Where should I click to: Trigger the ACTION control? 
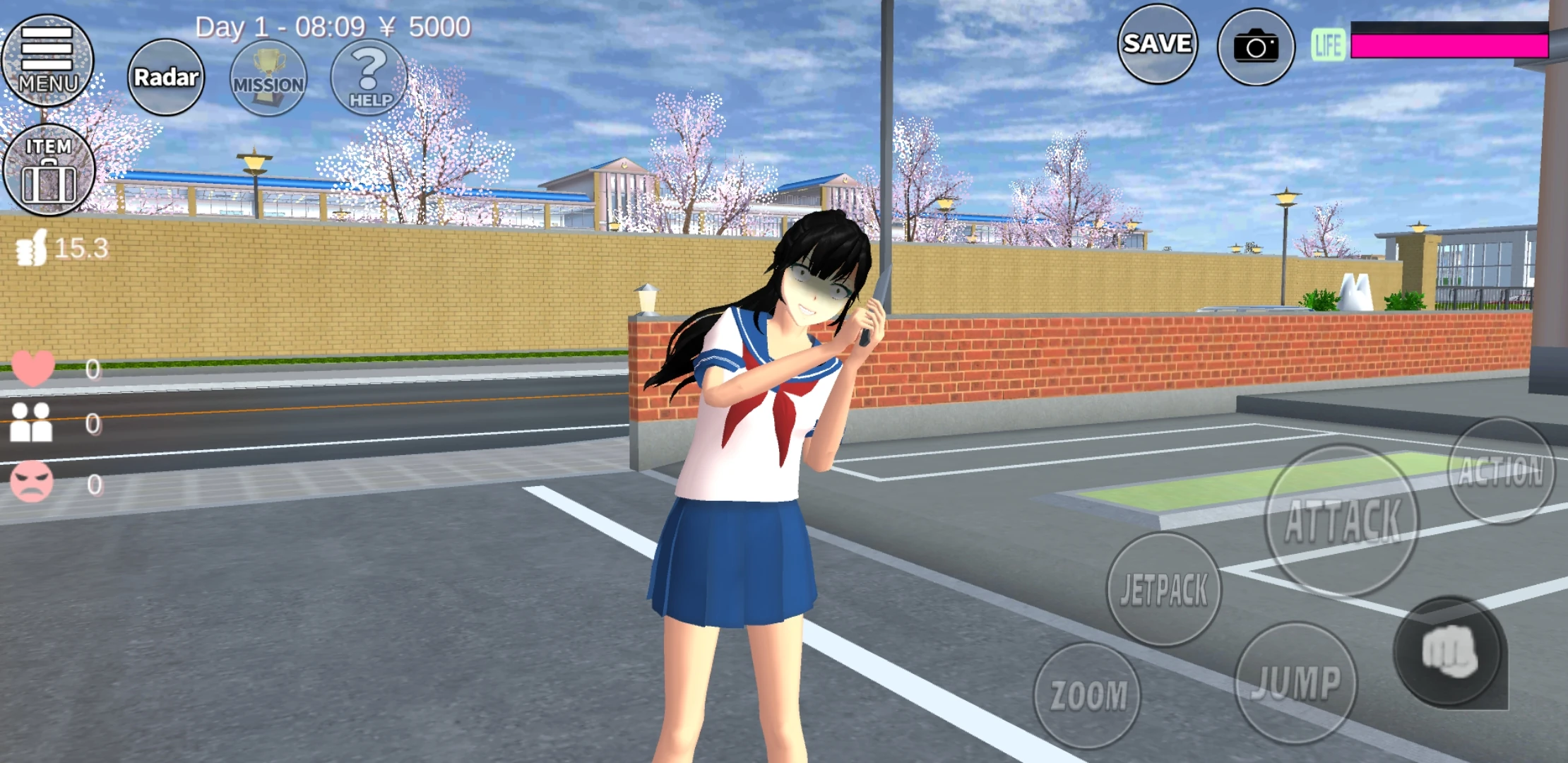click(x=1503, y=466)
